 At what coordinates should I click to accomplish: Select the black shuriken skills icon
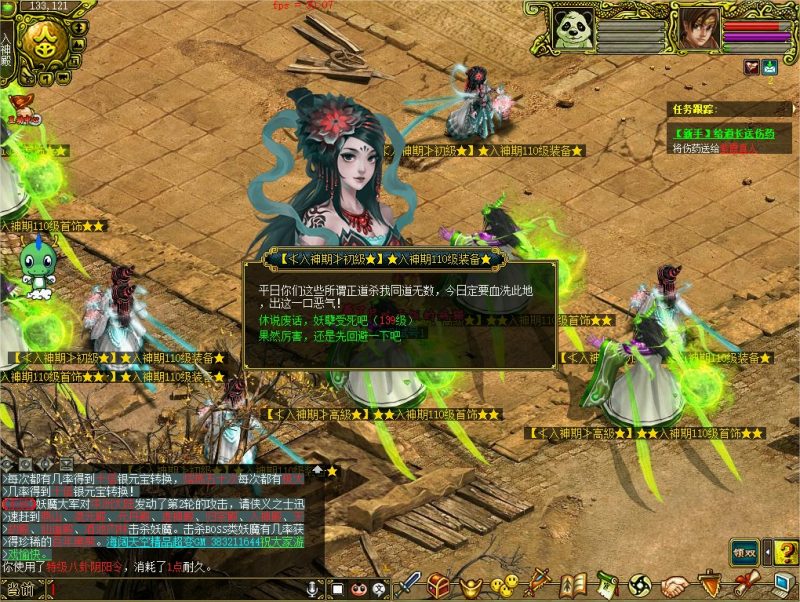[x=640, y=585]
